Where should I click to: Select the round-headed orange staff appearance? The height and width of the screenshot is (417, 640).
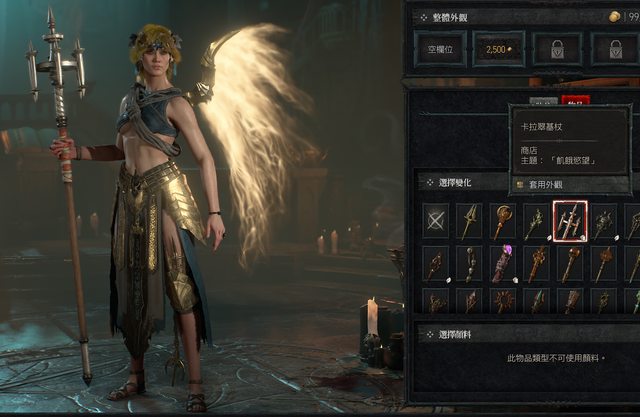coord(502,221)
